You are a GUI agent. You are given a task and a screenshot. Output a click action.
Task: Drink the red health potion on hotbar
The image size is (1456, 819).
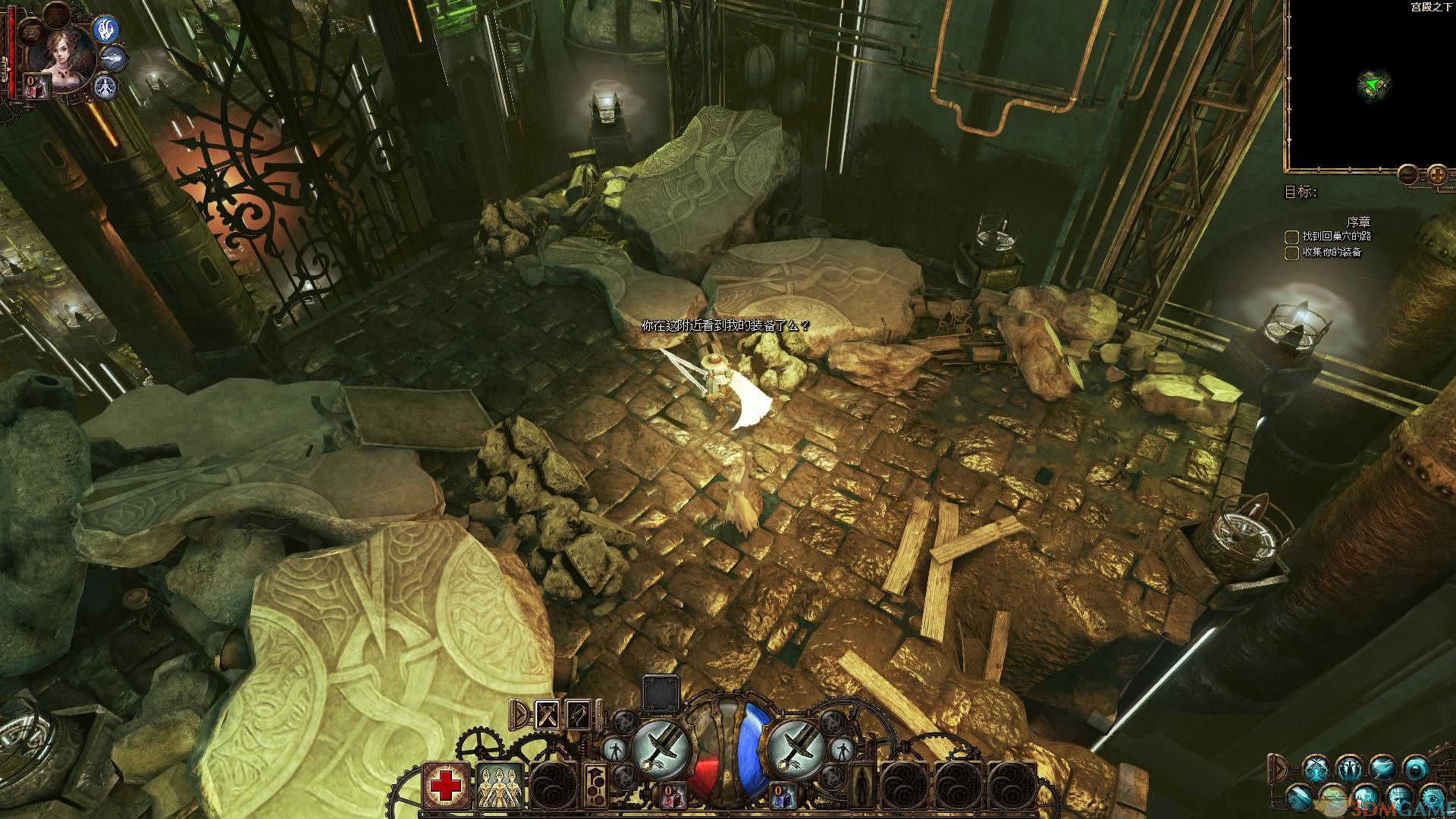point(673,795)
